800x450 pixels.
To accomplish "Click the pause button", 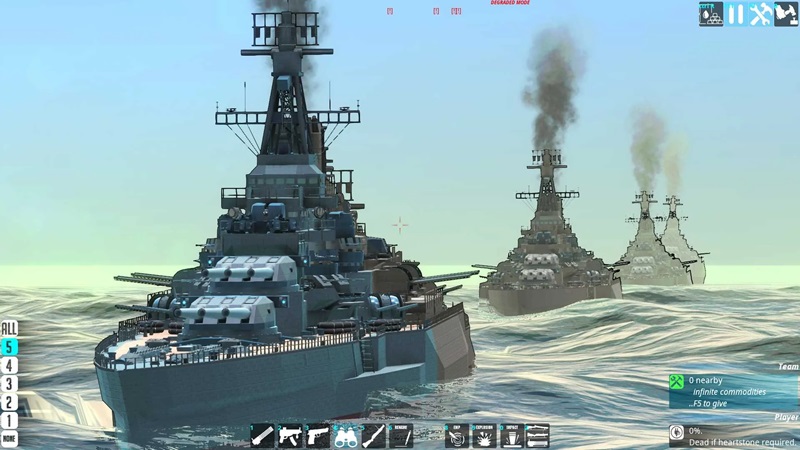I will (x=736, y=14).
